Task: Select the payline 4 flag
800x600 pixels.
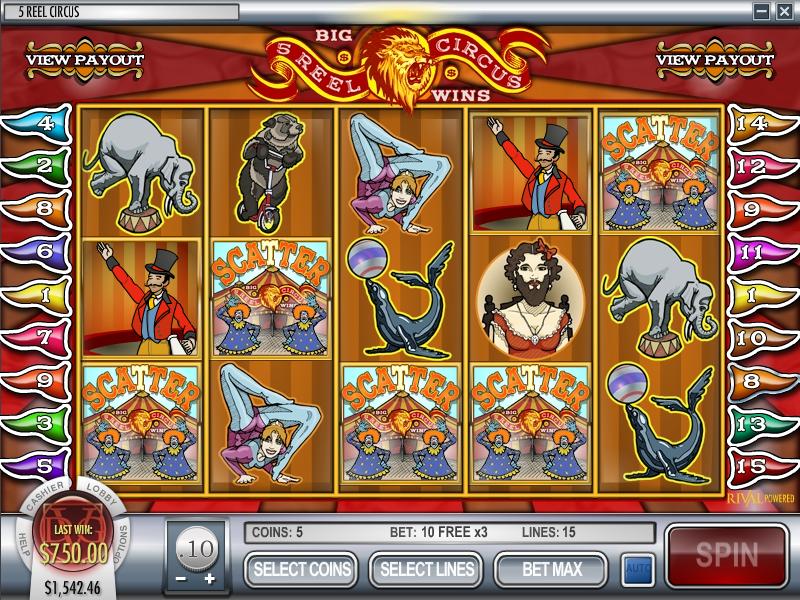Action: [38, 125]
